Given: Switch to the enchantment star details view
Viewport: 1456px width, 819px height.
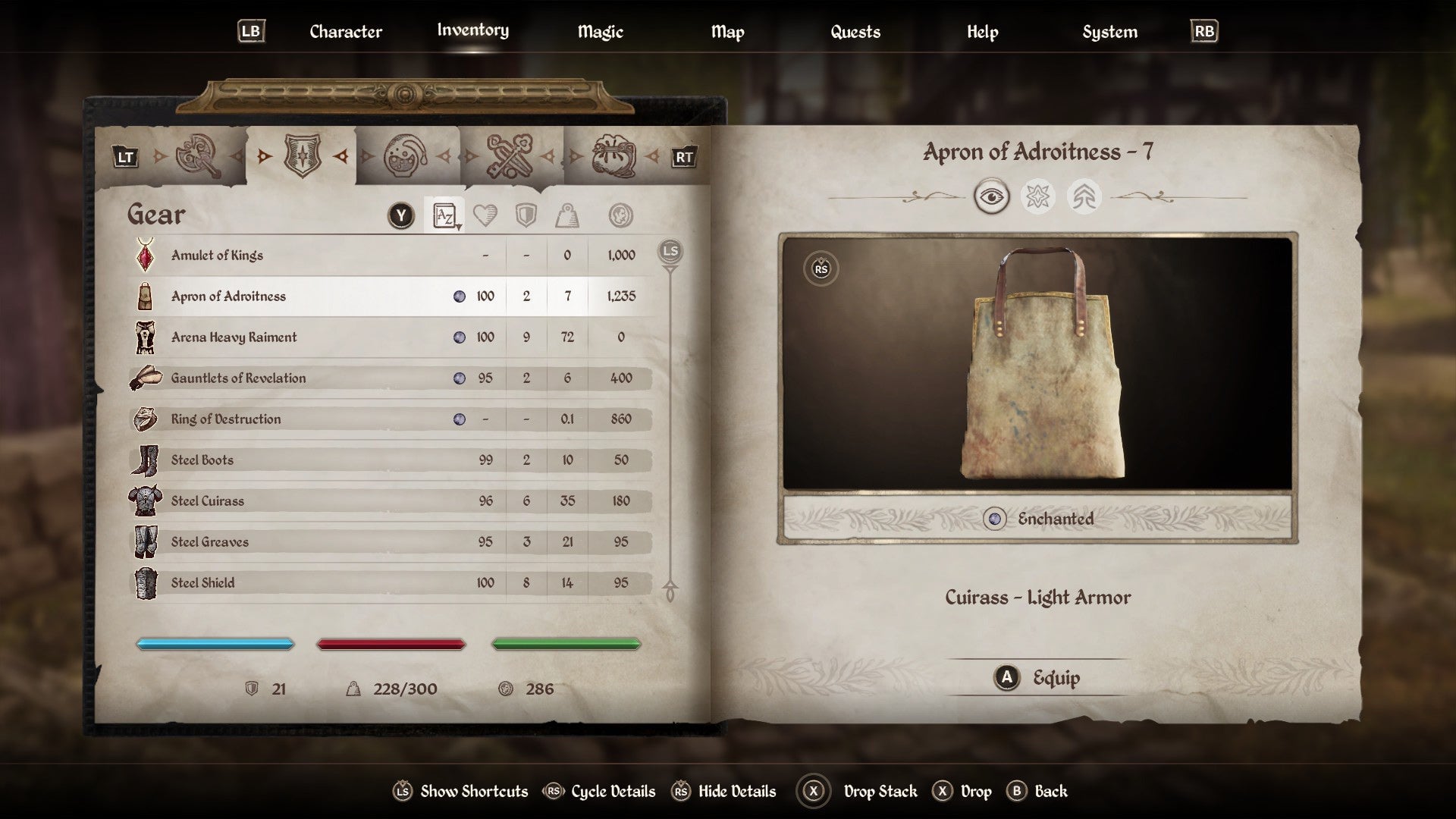Looking at the screenshot, I should [x=1039, y=196].
